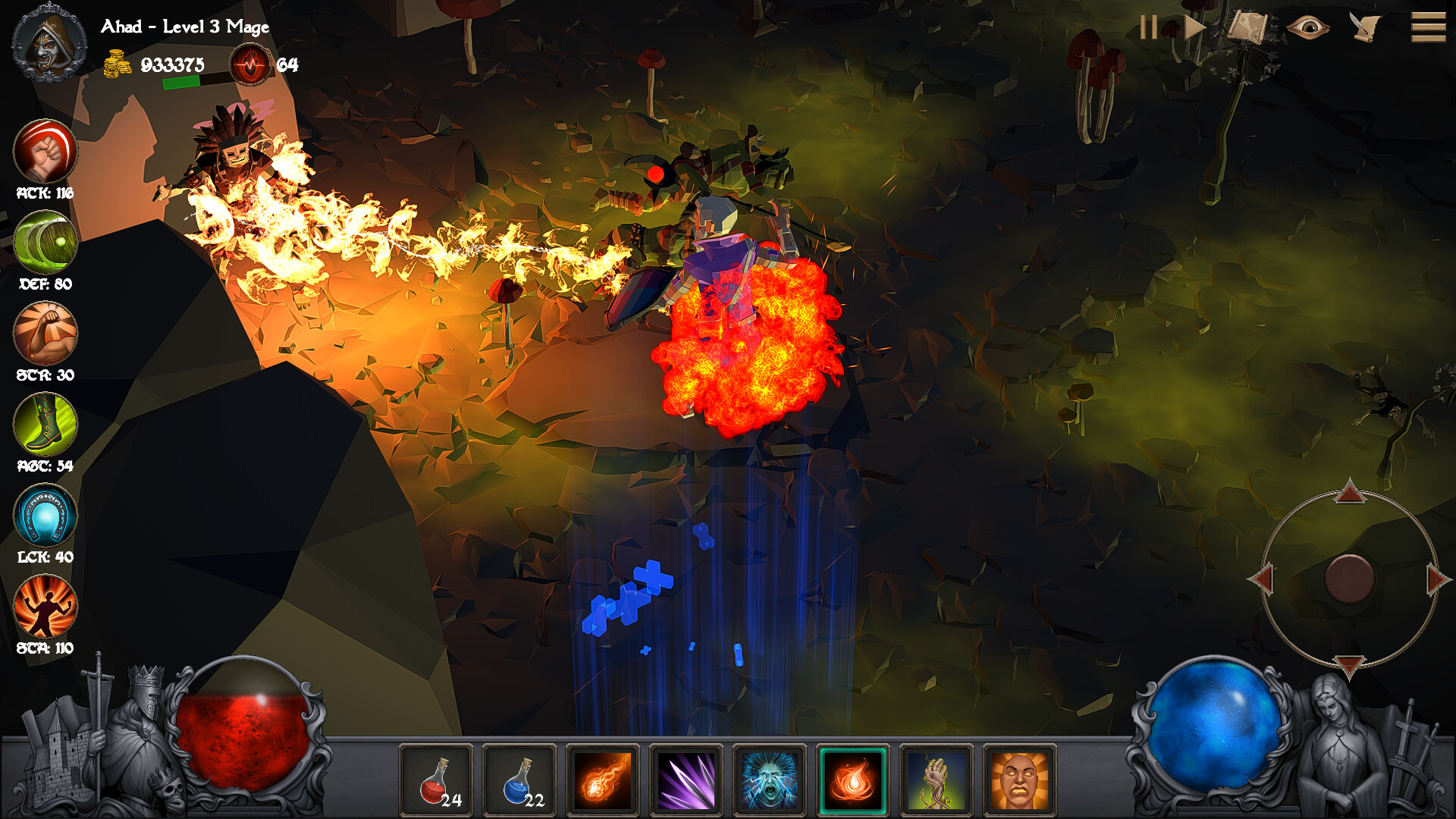The image size is (1456, 819).
Task: Use the glowing-eyed rage face ability
Action: click(x=1020, y=781)
